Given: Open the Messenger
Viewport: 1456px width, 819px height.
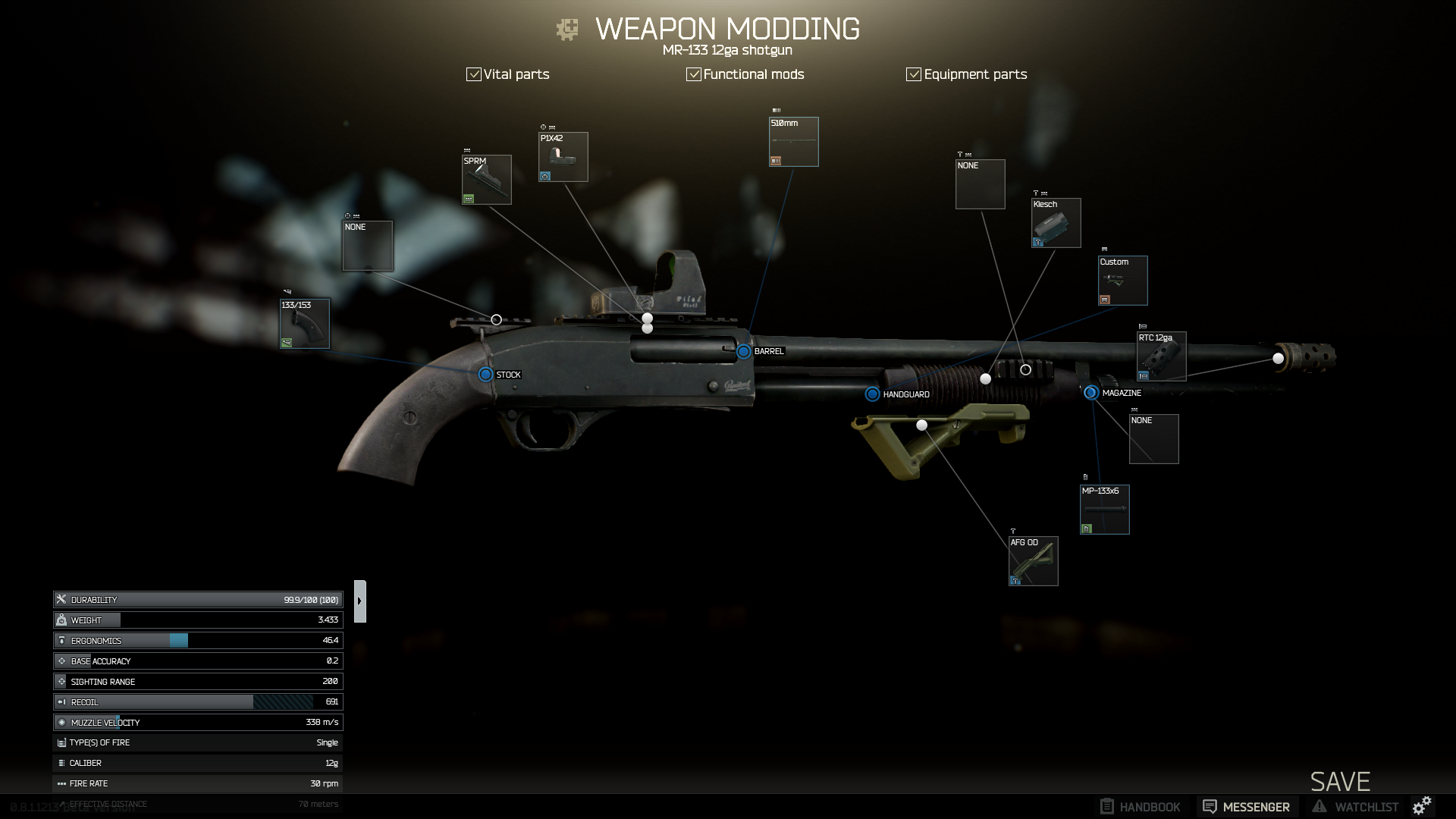Looking at the screenshot, I should coord(1247,807).
